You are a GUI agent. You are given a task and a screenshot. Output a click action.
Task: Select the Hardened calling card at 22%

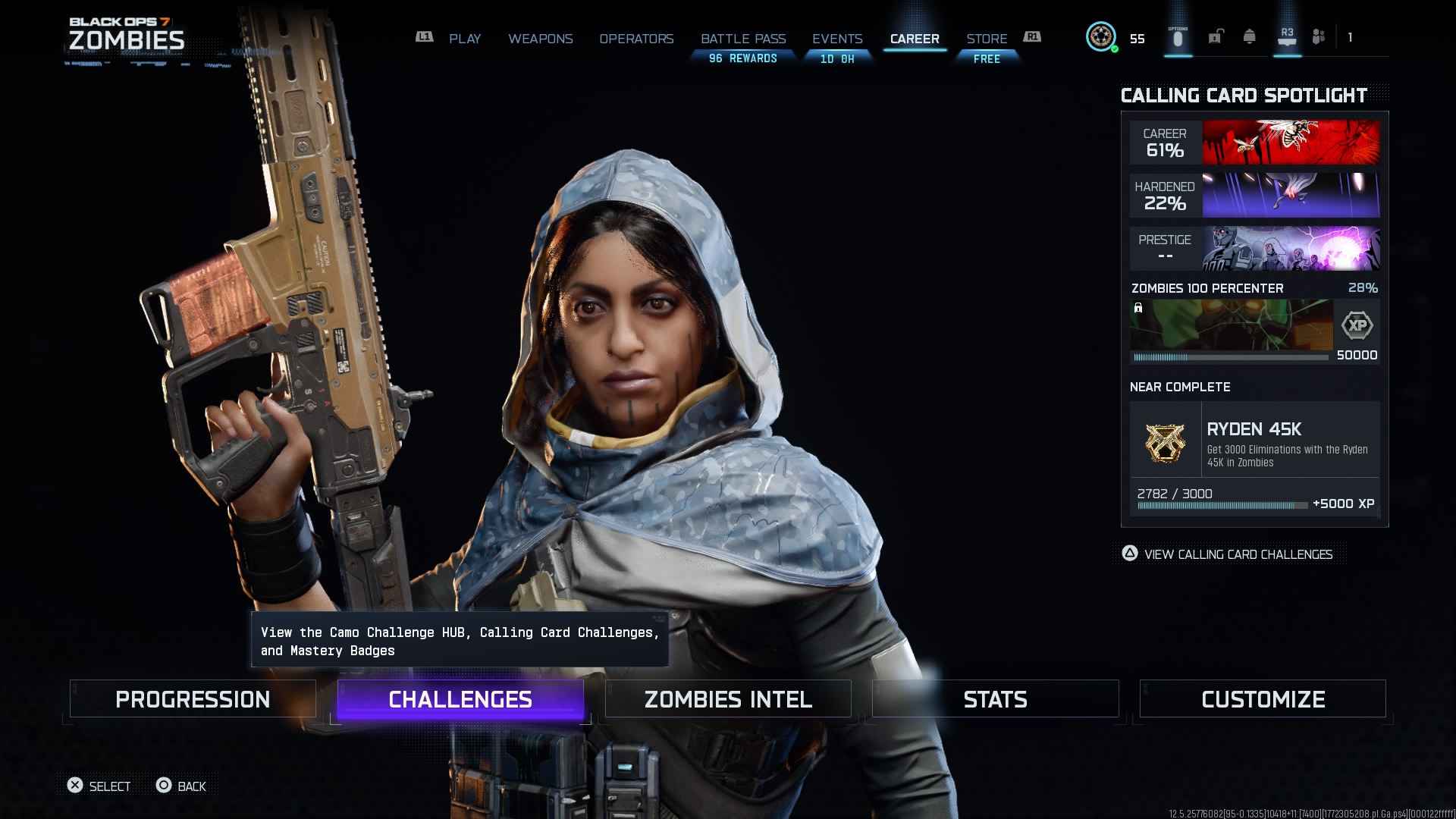(1254, 195)
